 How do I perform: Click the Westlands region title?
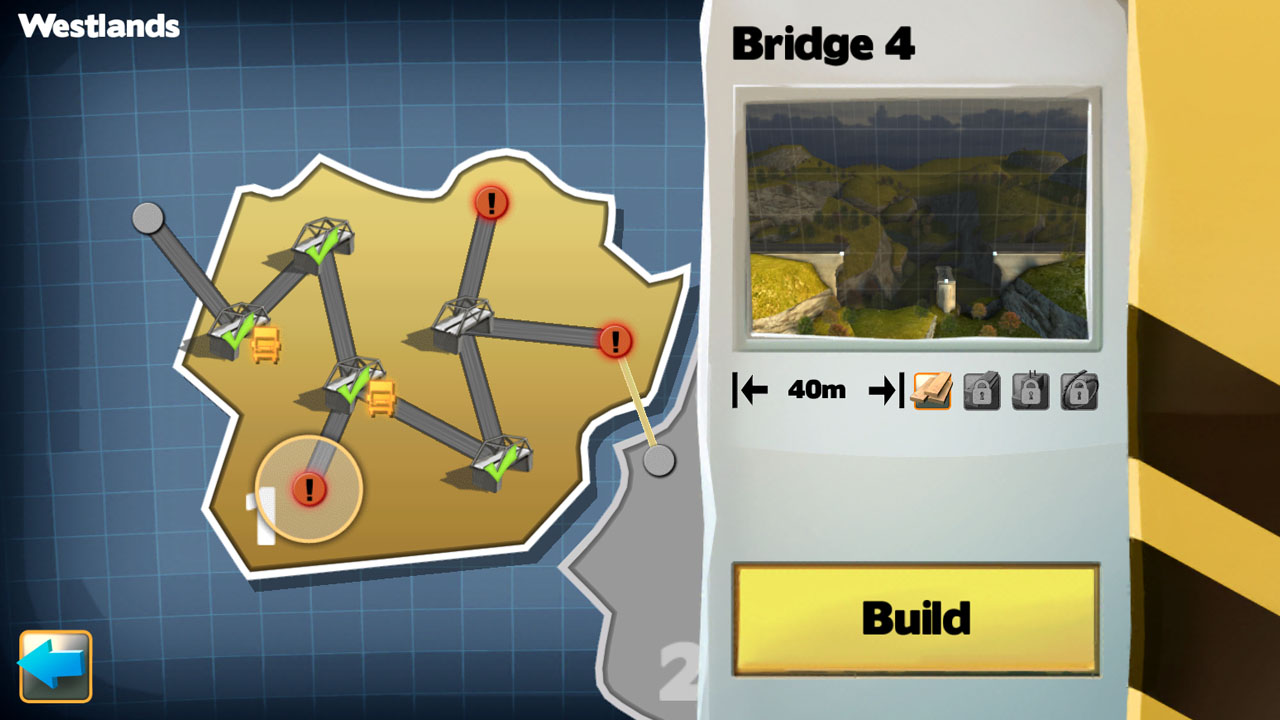(98, 27)
